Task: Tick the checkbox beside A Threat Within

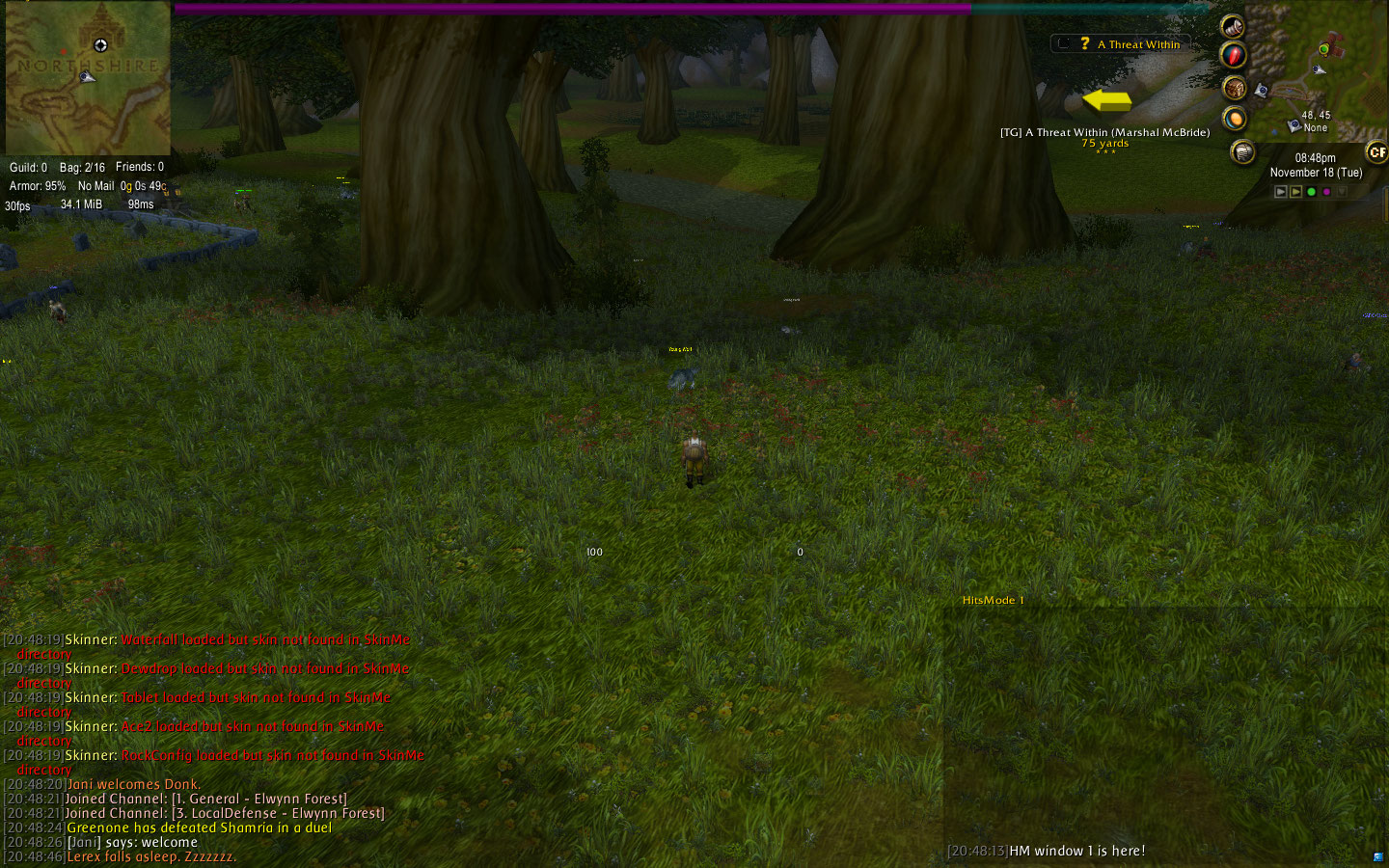Action: pyautogui.click(x=1063, y=43)
